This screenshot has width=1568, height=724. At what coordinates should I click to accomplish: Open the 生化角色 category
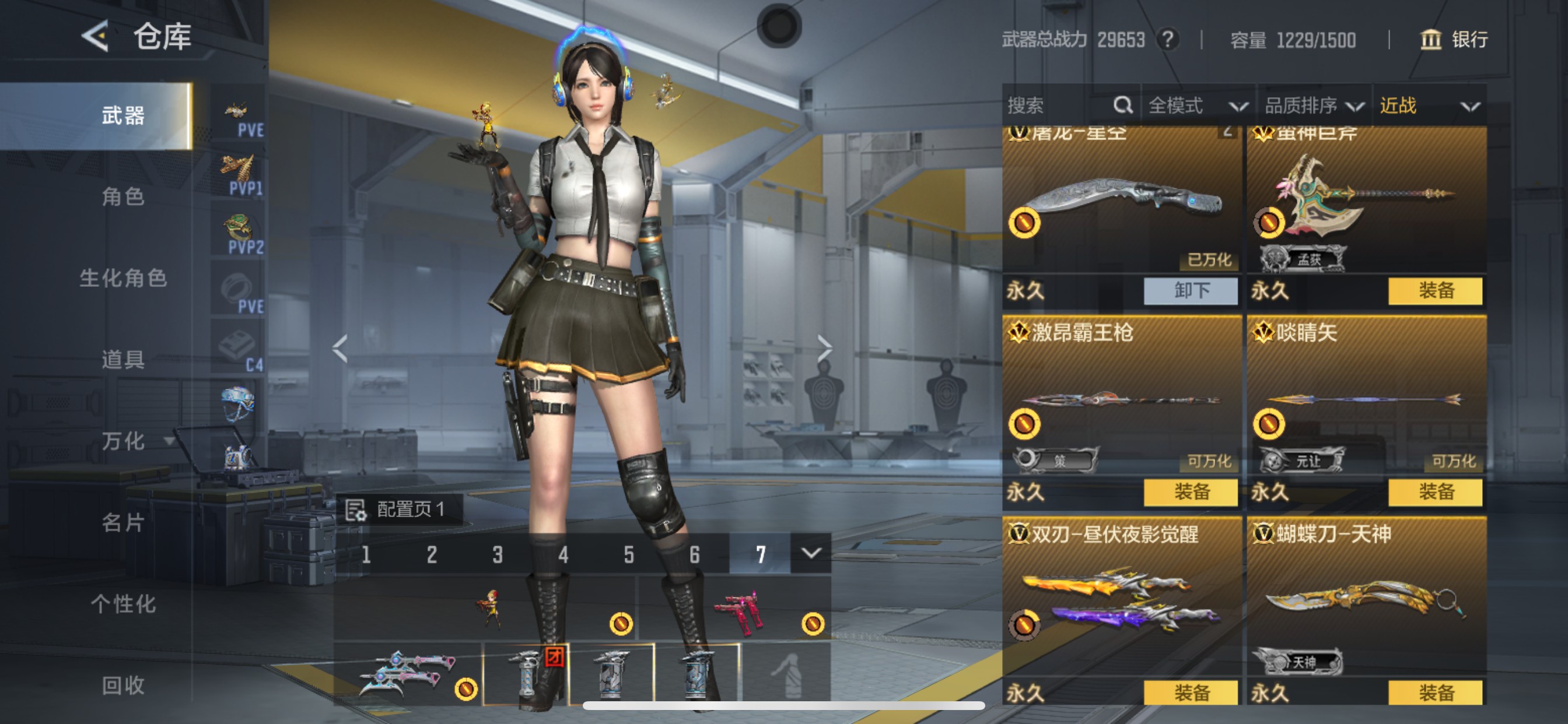123,278
